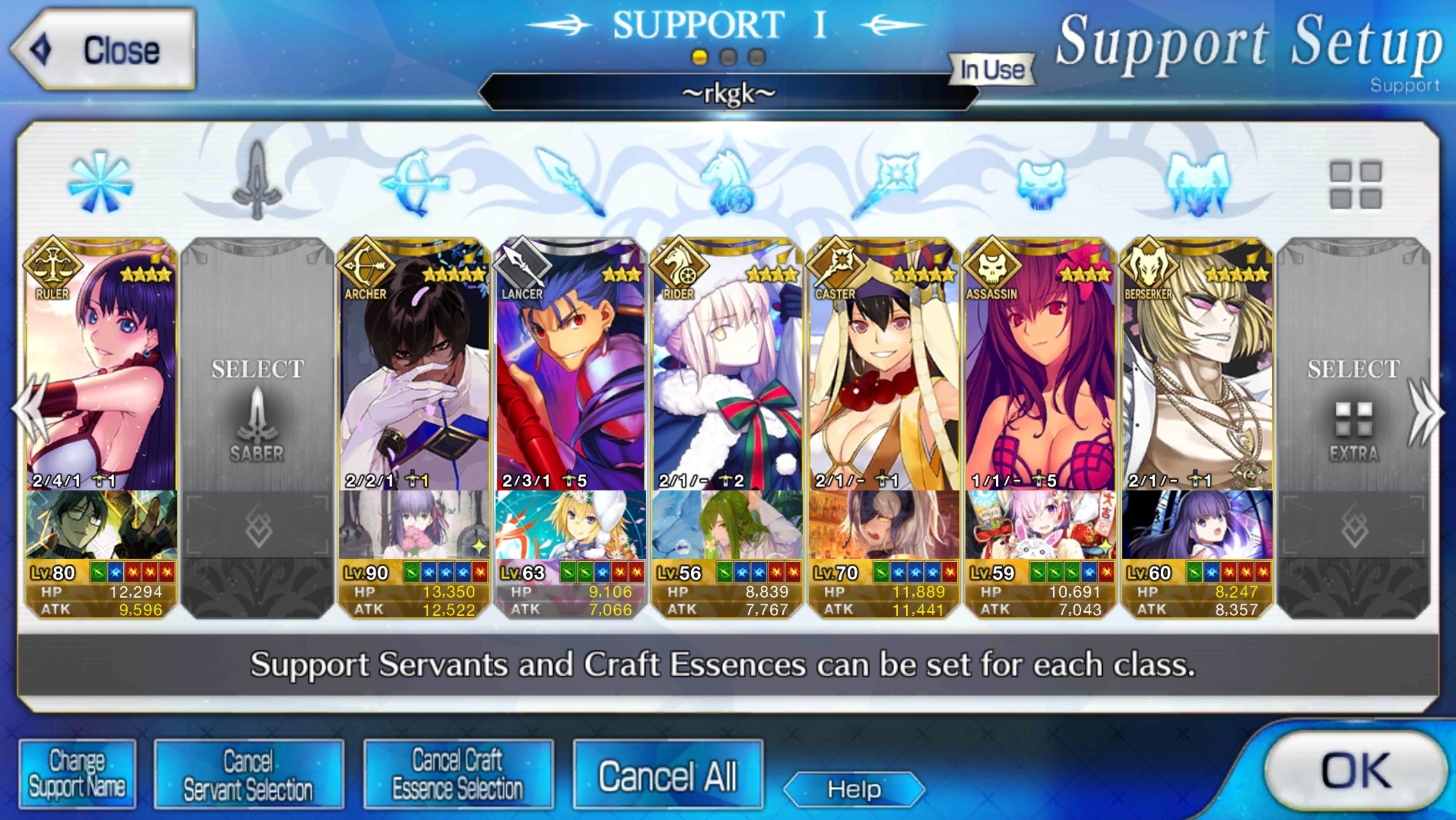Select the Caster servant card

883,365
